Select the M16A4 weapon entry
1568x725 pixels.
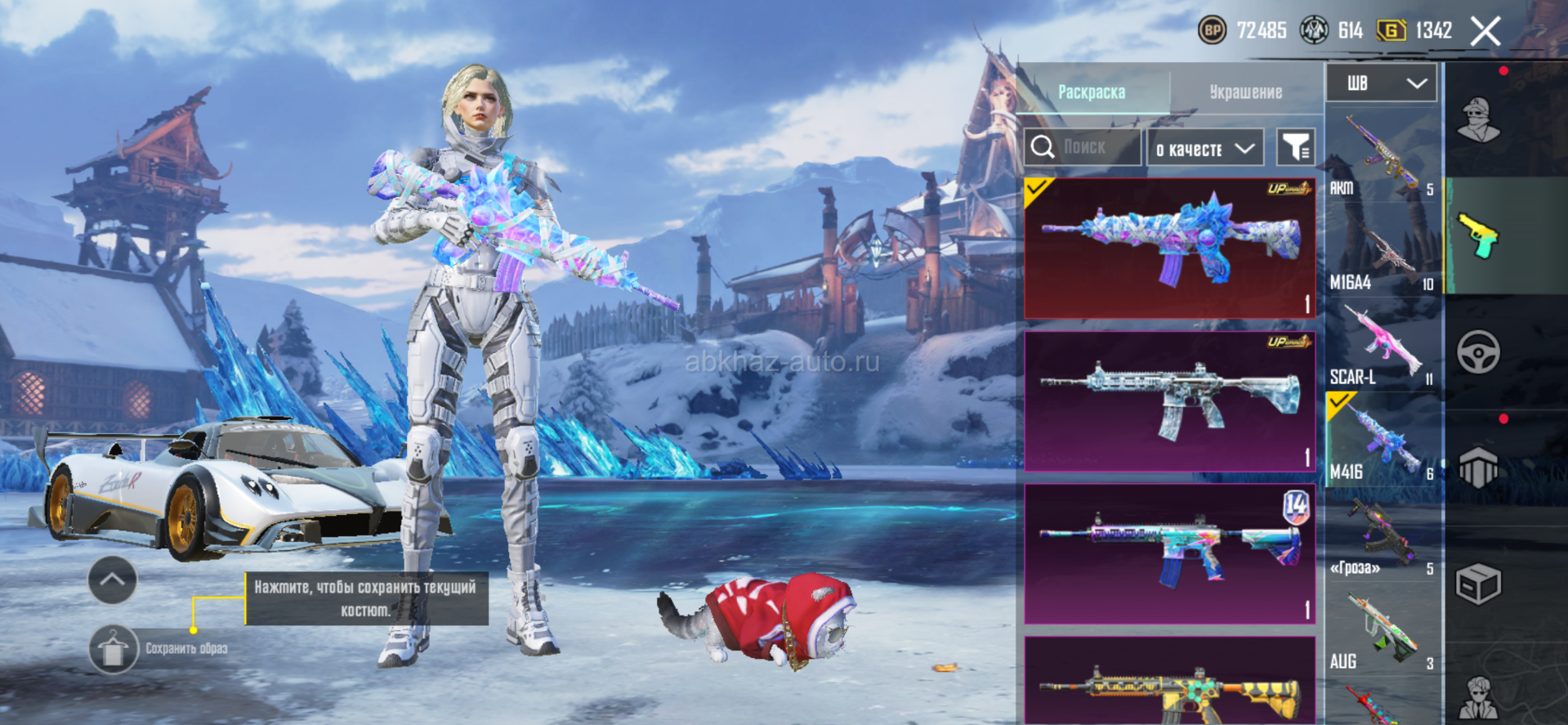1383,250
